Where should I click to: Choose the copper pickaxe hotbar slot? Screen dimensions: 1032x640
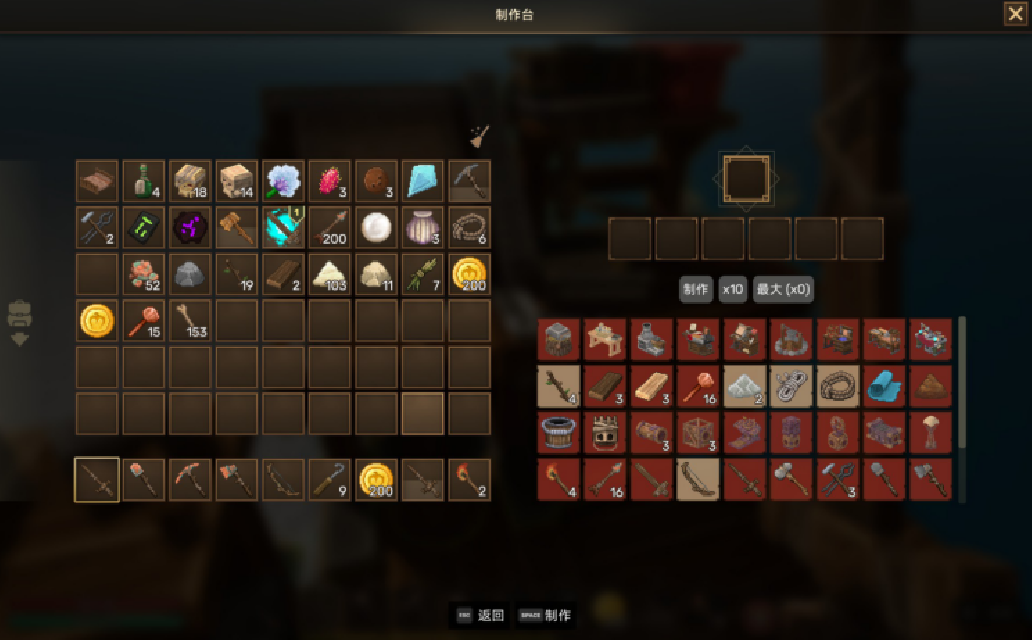pos(191,480)
